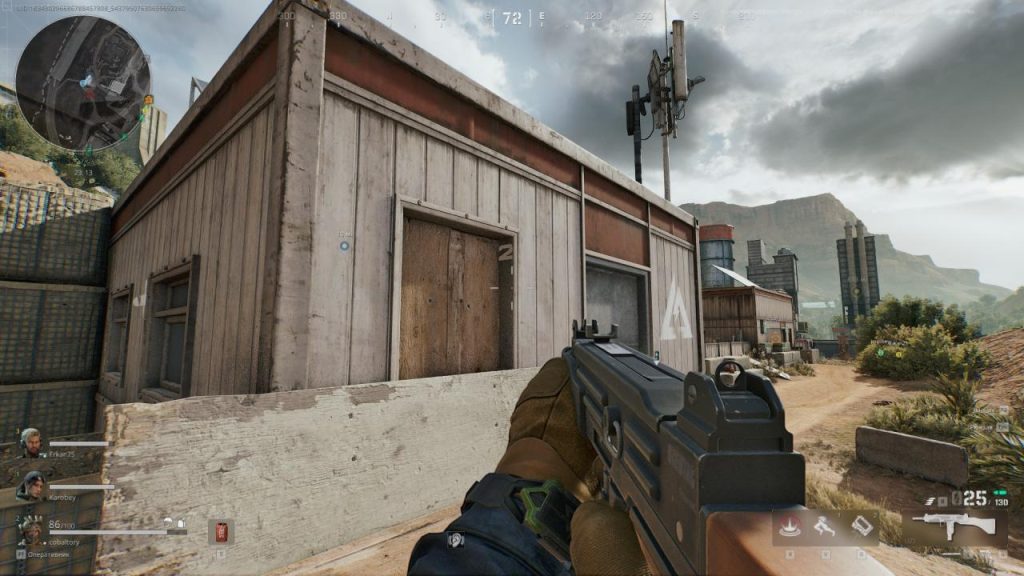Image resolution: width=1024 pixels, height=576 pixels.
Task: Open the circular minimap
Action: click(83, 83)
